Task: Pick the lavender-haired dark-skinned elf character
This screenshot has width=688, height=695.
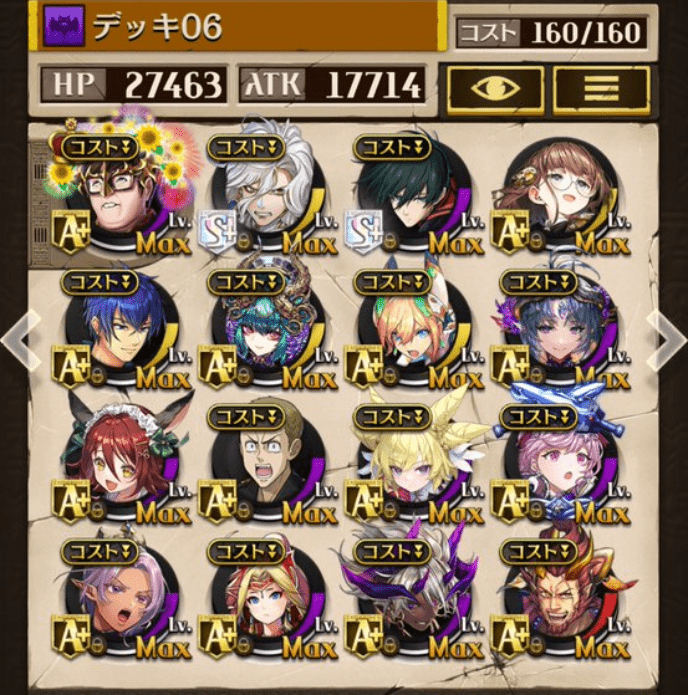Action: 112,605
